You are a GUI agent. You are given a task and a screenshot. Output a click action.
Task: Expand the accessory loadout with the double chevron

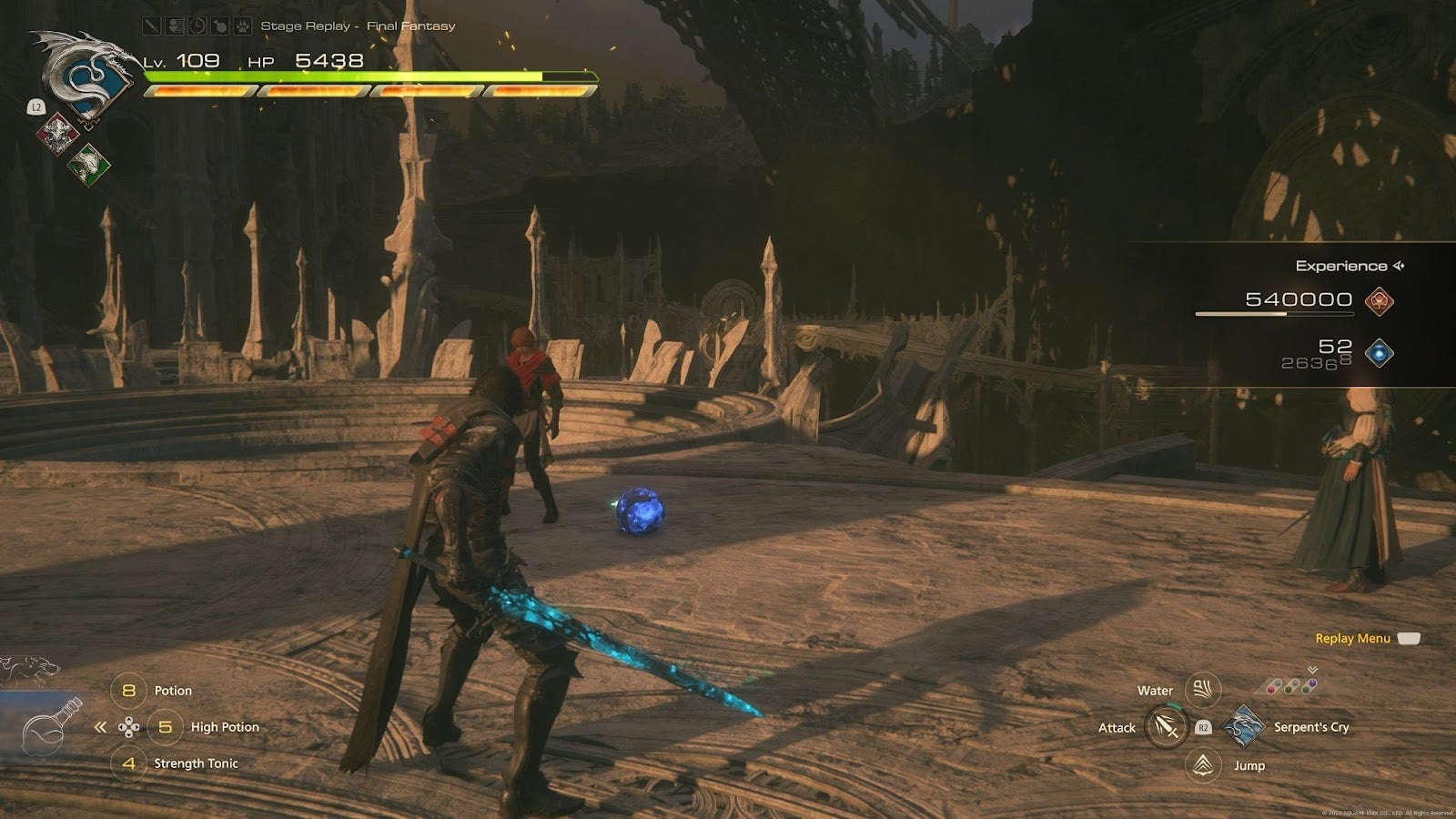click(1313, 669)
